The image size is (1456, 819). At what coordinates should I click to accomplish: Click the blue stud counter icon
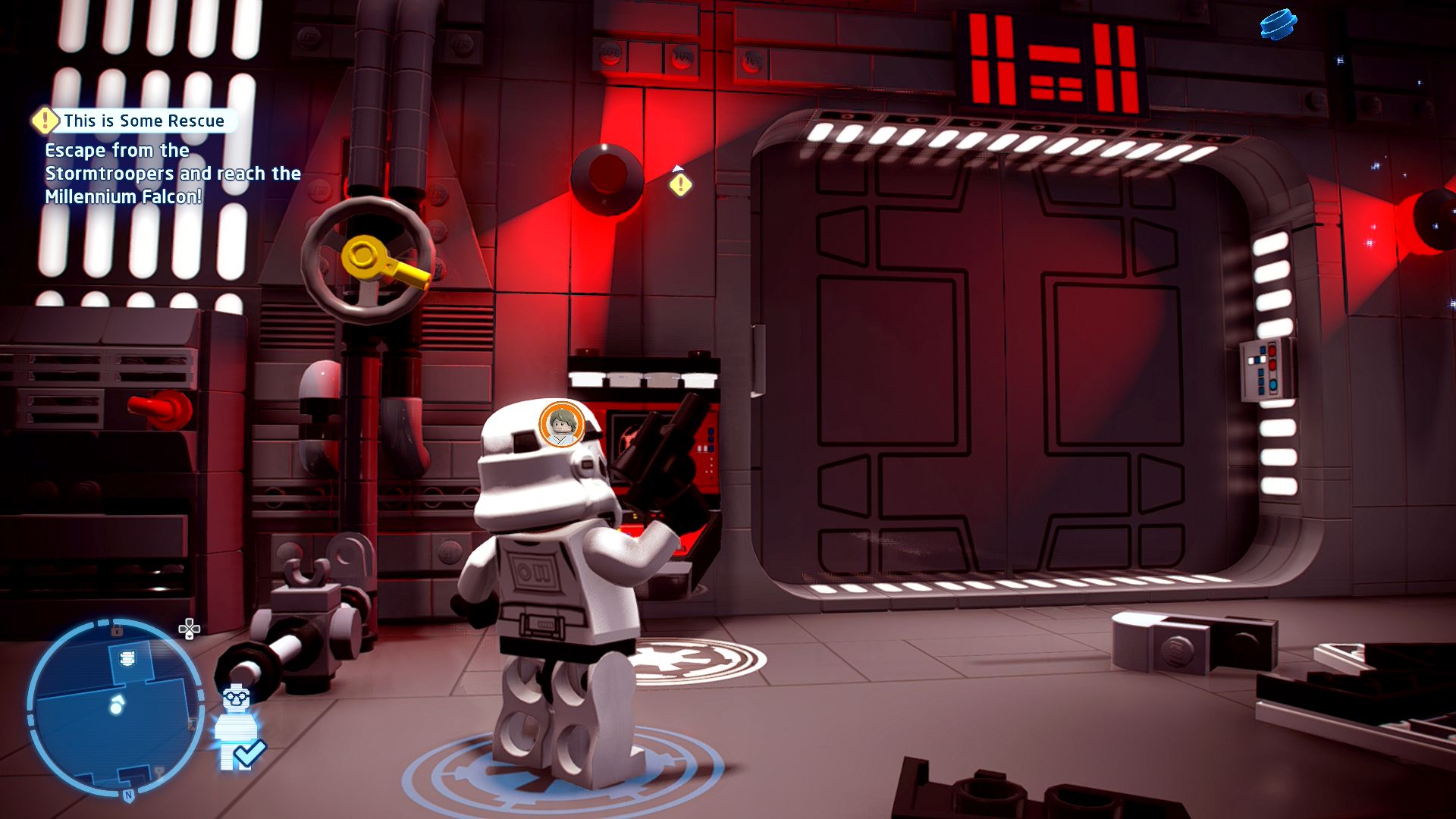coord(1278,24)
